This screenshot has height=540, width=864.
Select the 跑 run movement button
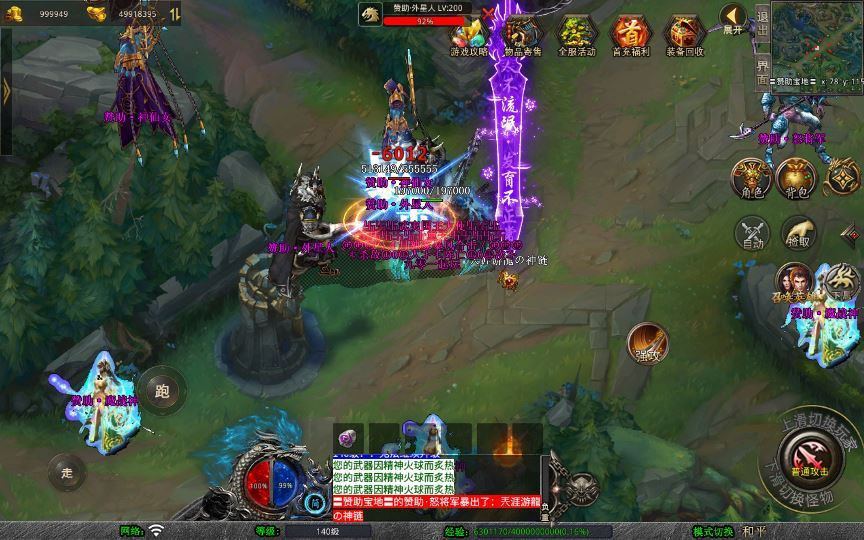(162, 389)
